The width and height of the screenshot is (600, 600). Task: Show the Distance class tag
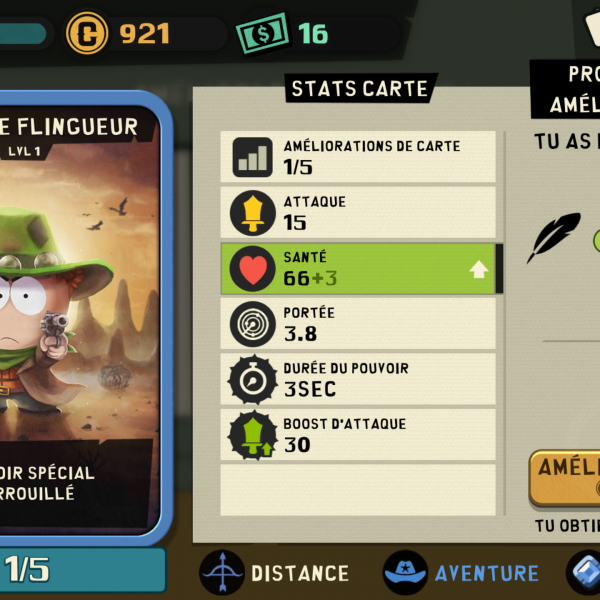tap(275, 573)
